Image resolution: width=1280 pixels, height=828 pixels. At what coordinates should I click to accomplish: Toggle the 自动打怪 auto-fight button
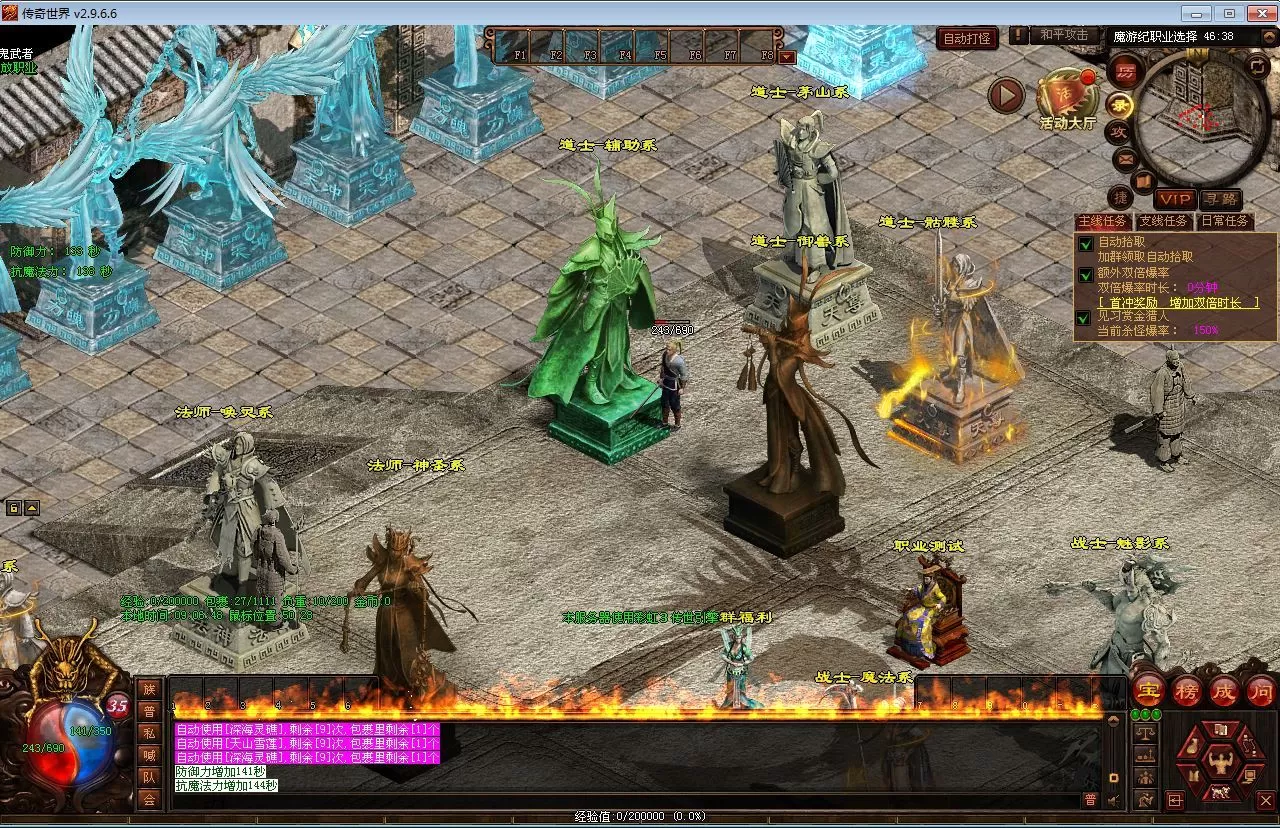pos(968,39)
